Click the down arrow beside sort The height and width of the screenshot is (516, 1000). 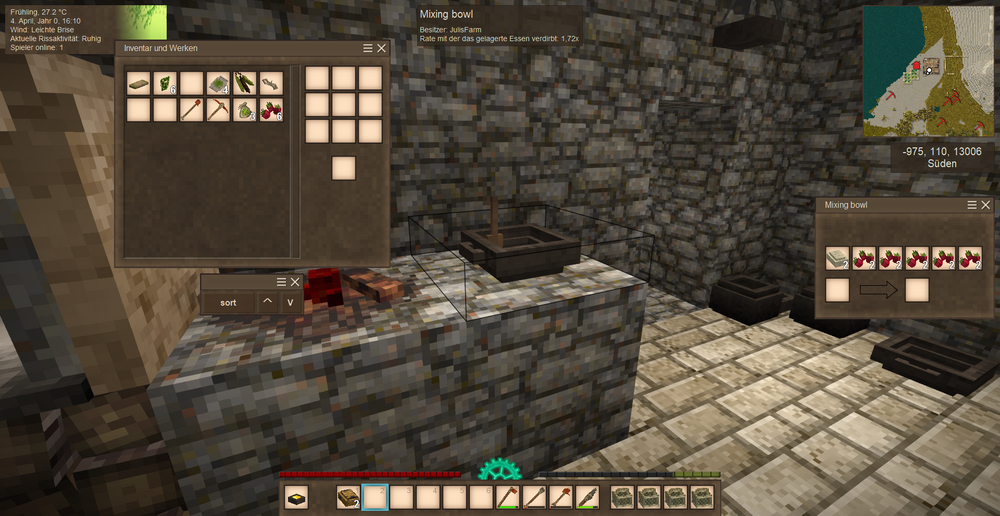[x=291, y=302]
